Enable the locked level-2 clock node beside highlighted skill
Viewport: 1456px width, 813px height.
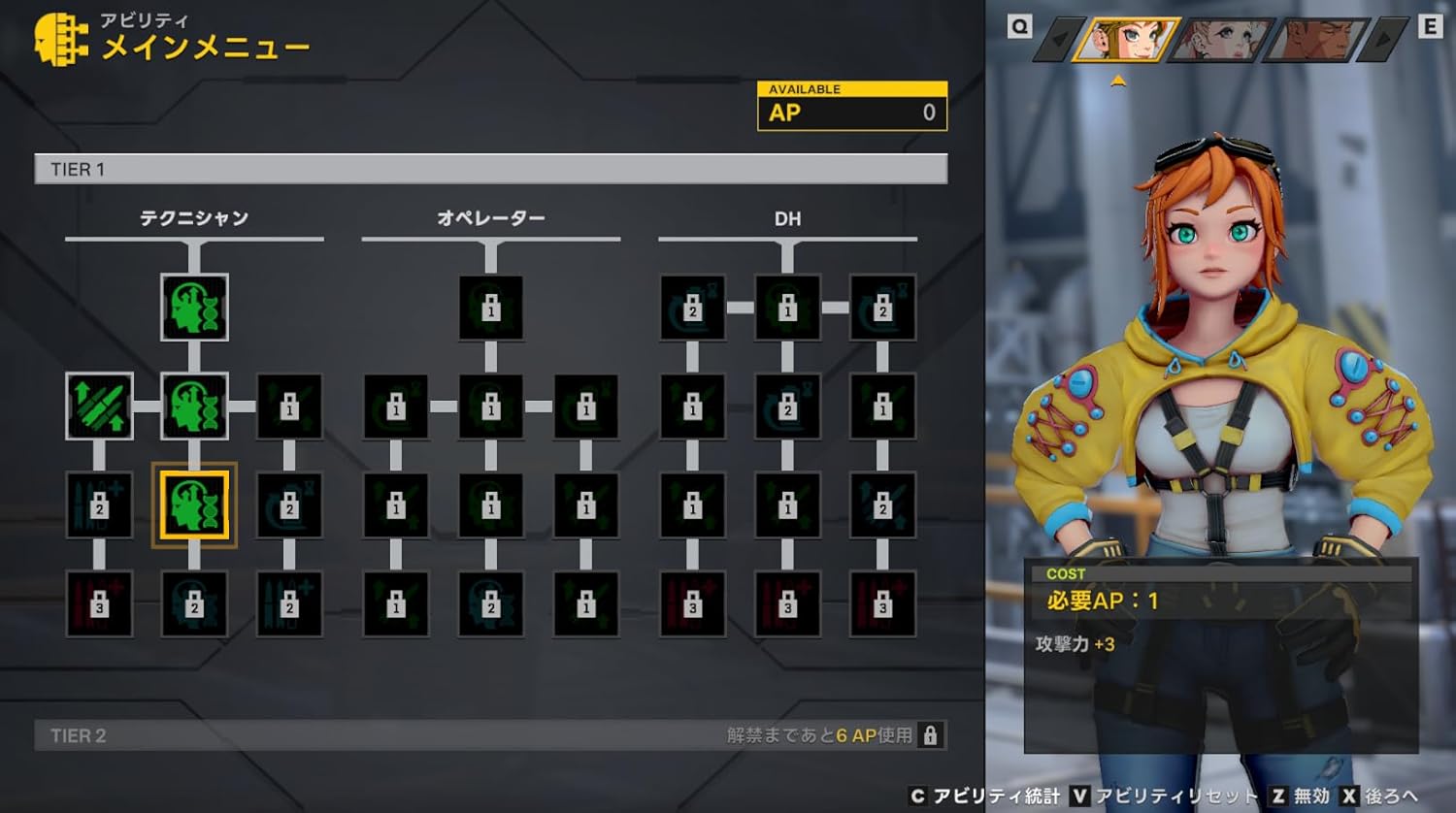click(291, 504)
